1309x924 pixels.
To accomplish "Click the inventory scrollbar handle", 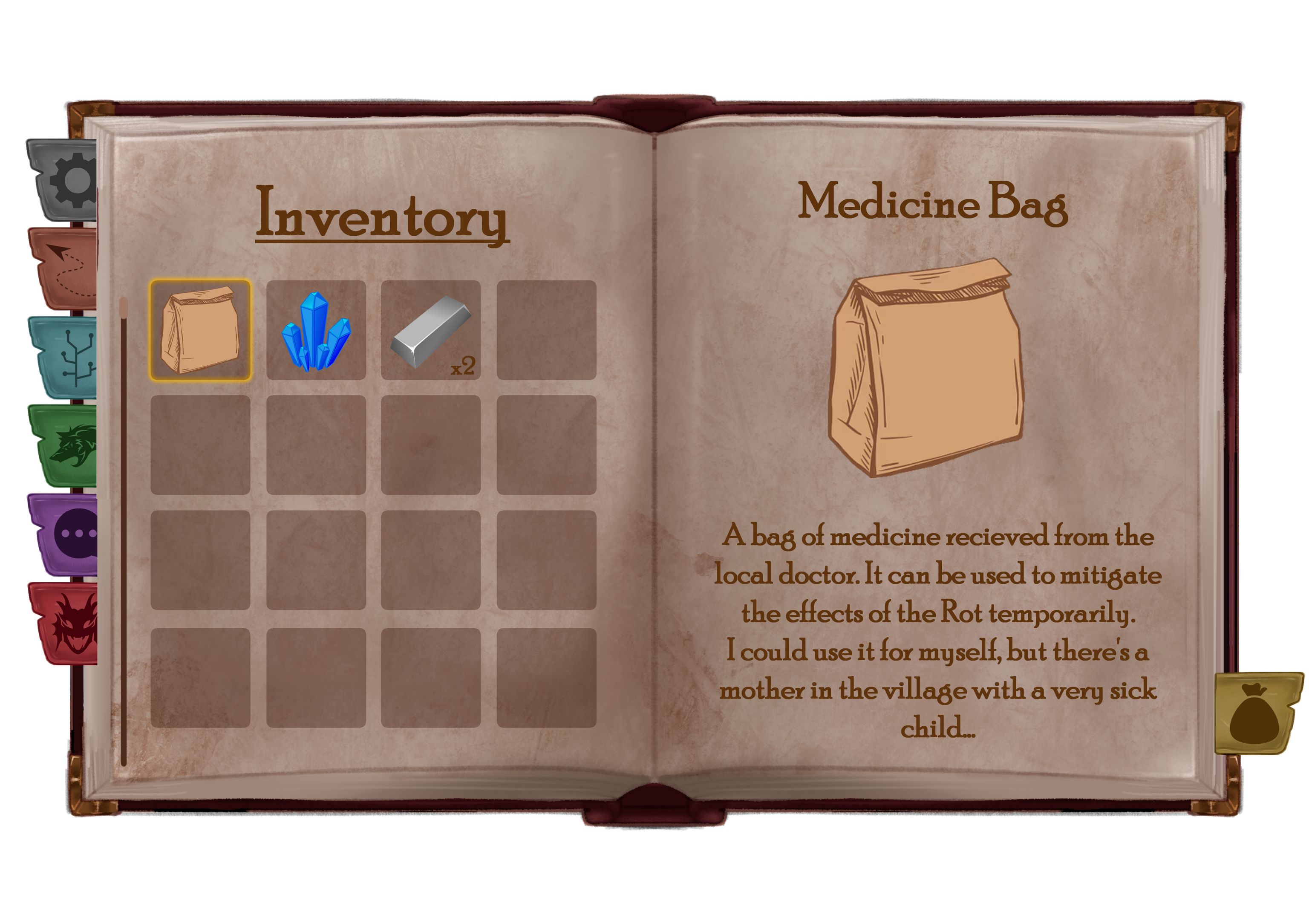I will coord(124,308).
